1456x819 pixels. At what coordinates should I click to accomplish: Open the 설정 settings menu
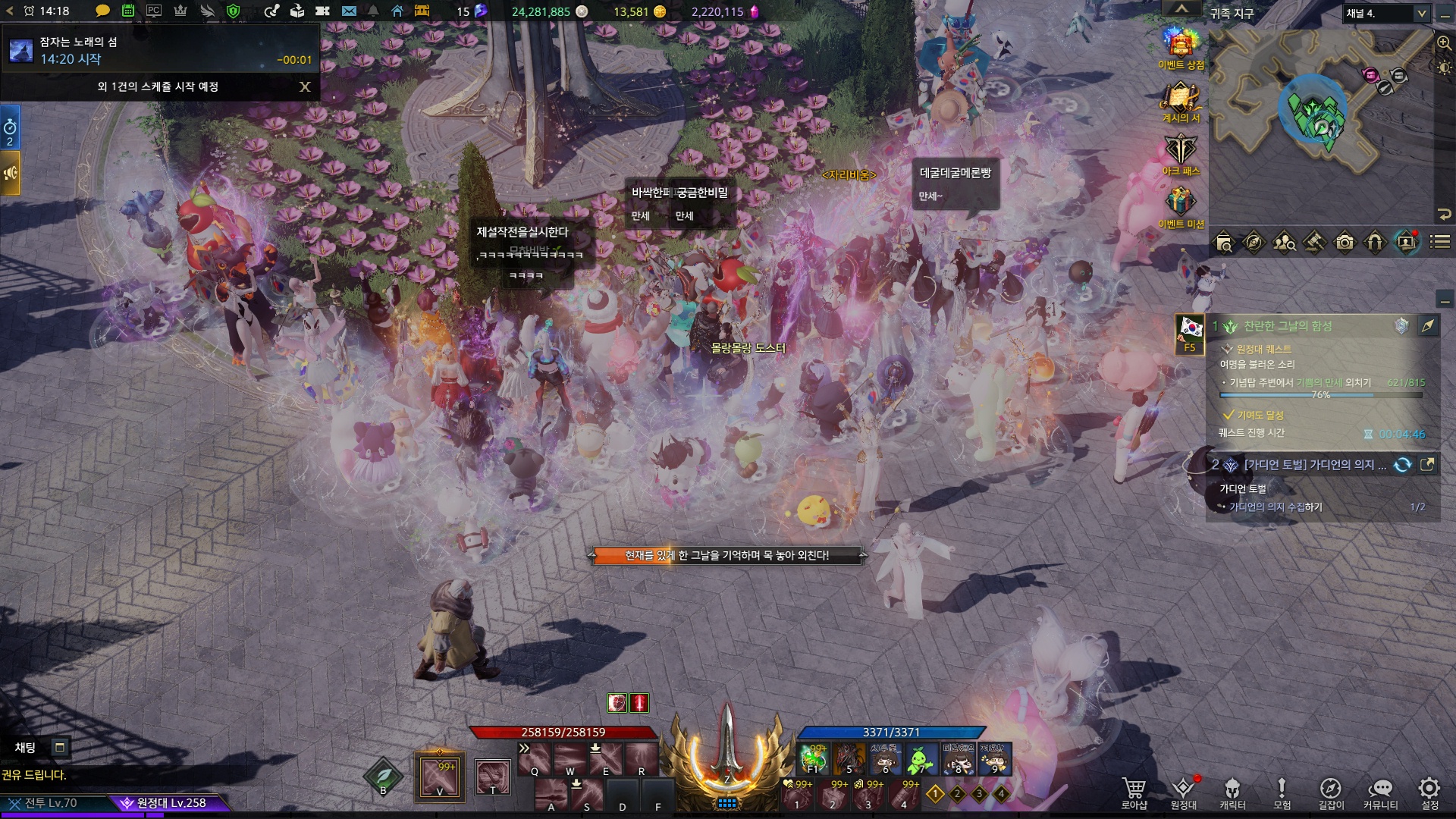1429,791
